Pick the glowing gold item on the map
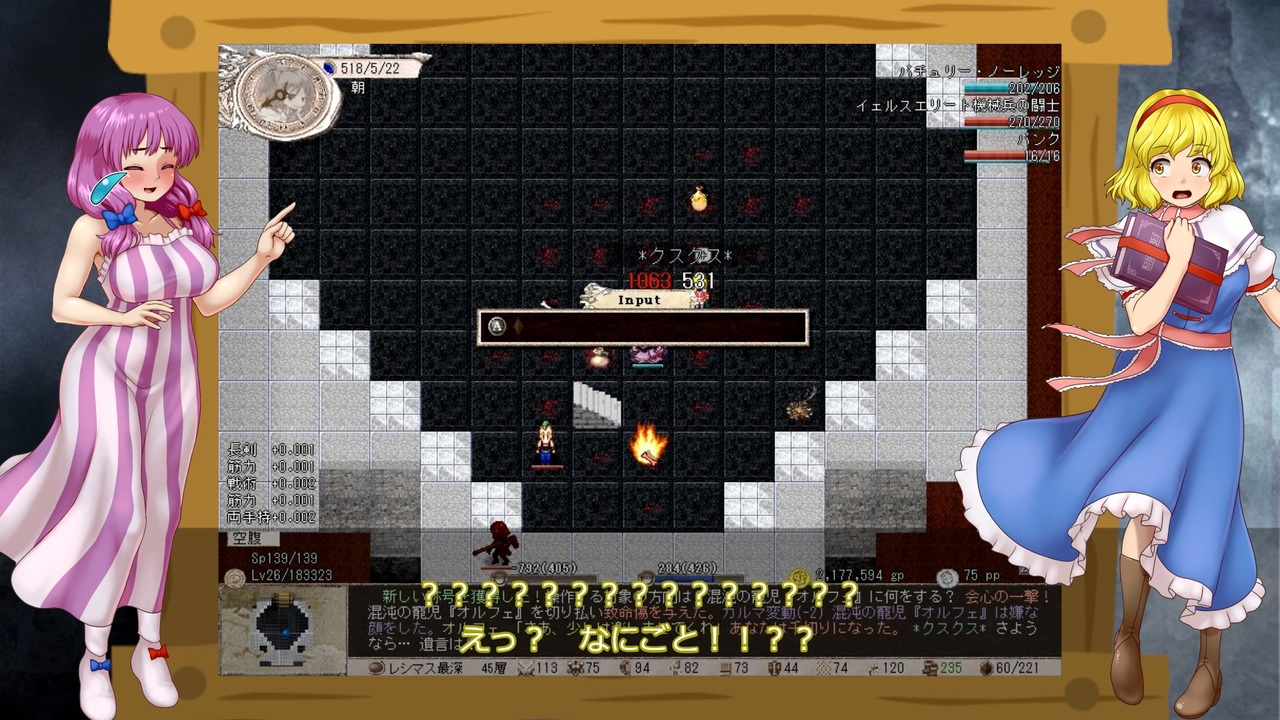 [x=699, y=198]
